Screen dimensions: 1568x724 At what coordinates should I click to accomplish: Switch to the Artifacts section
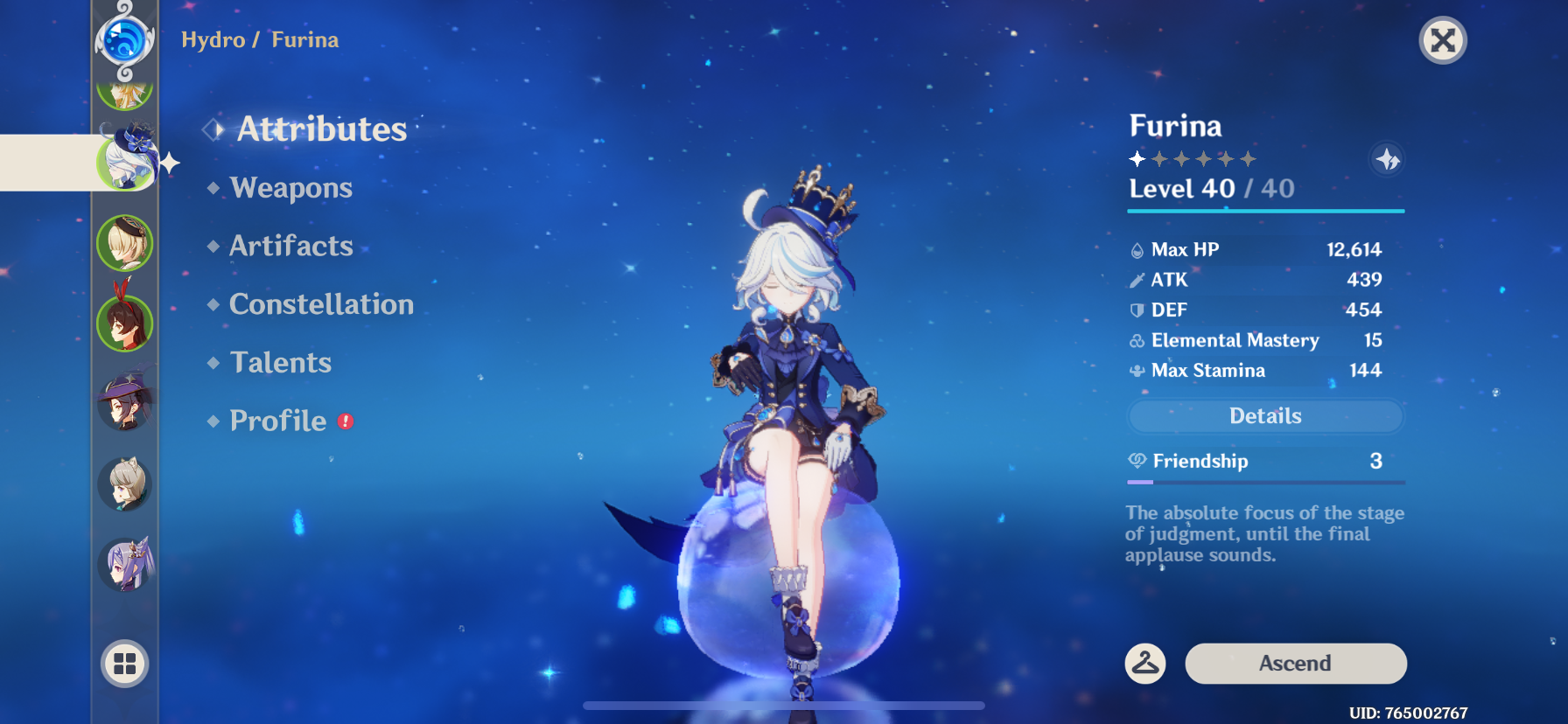point(290,246)
